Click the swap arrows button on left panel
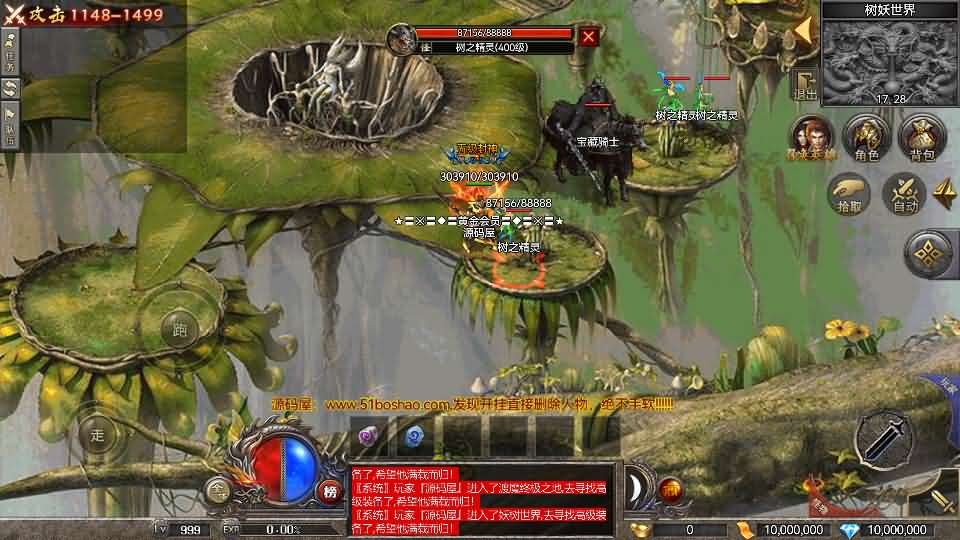 point(9,88)
